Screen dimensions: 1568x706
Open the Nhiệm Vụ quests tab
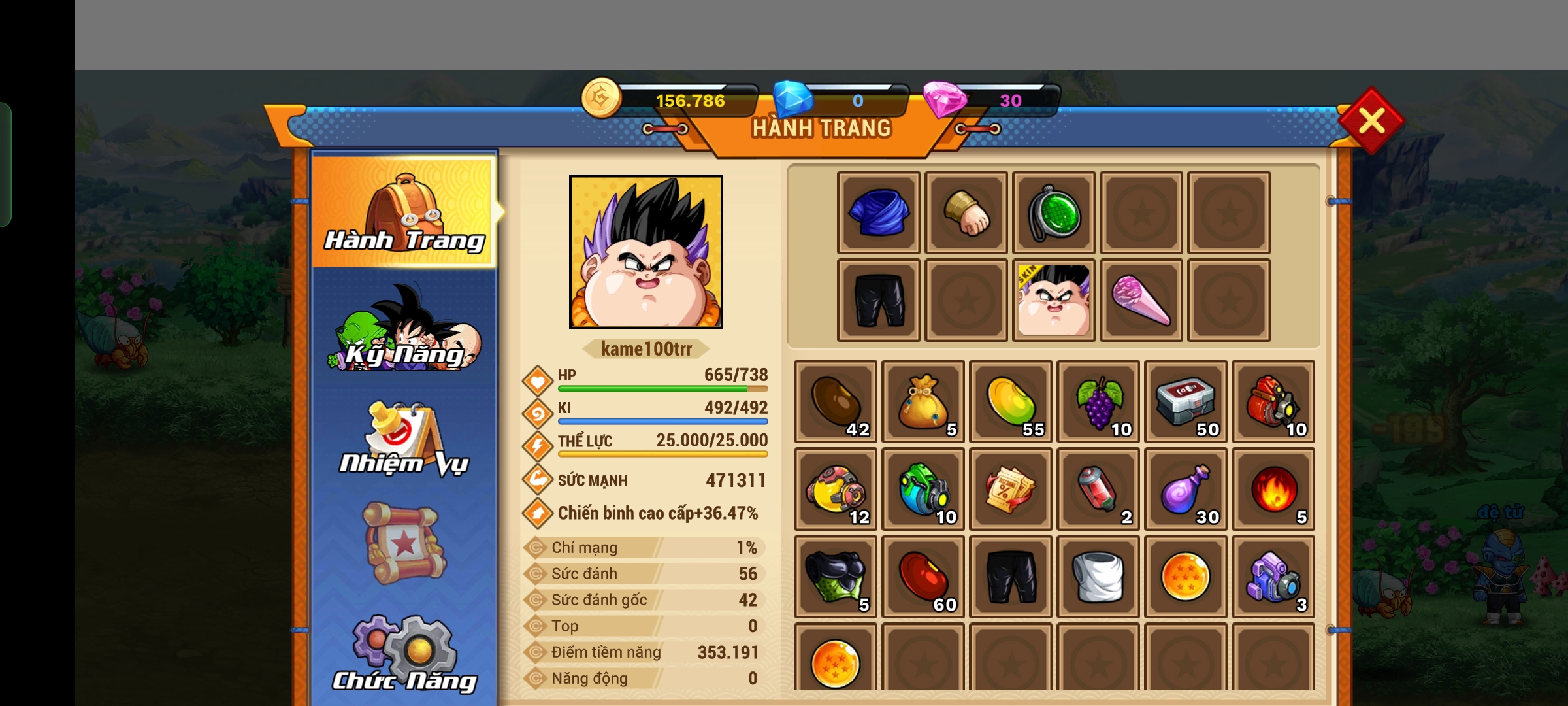404,439
